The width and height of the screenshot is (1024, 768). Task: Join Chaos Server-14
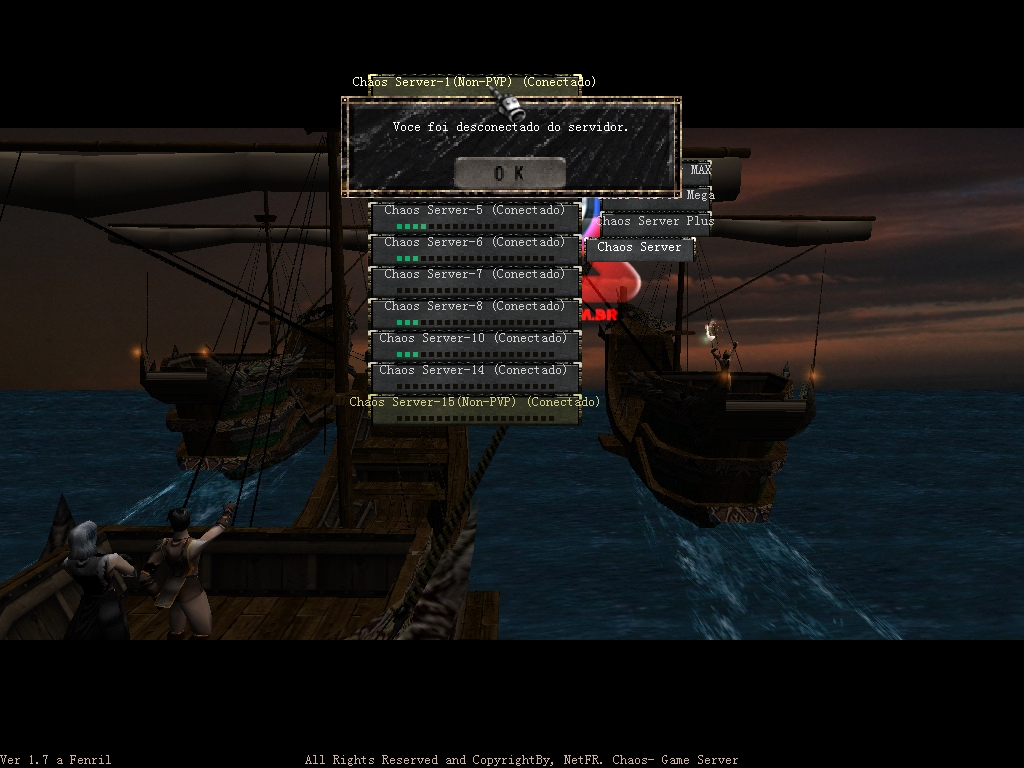click(x=475, y=377)
